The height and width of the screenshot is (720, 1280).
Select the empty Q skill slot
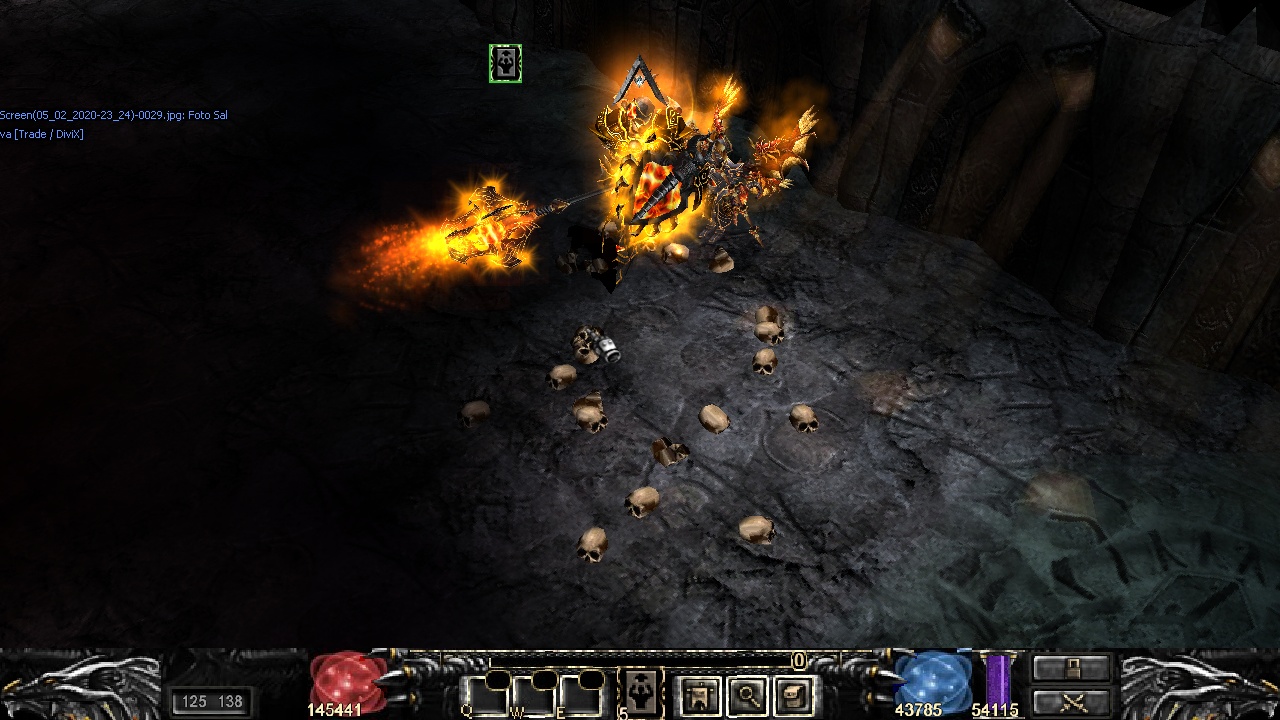tap(484, 694)
